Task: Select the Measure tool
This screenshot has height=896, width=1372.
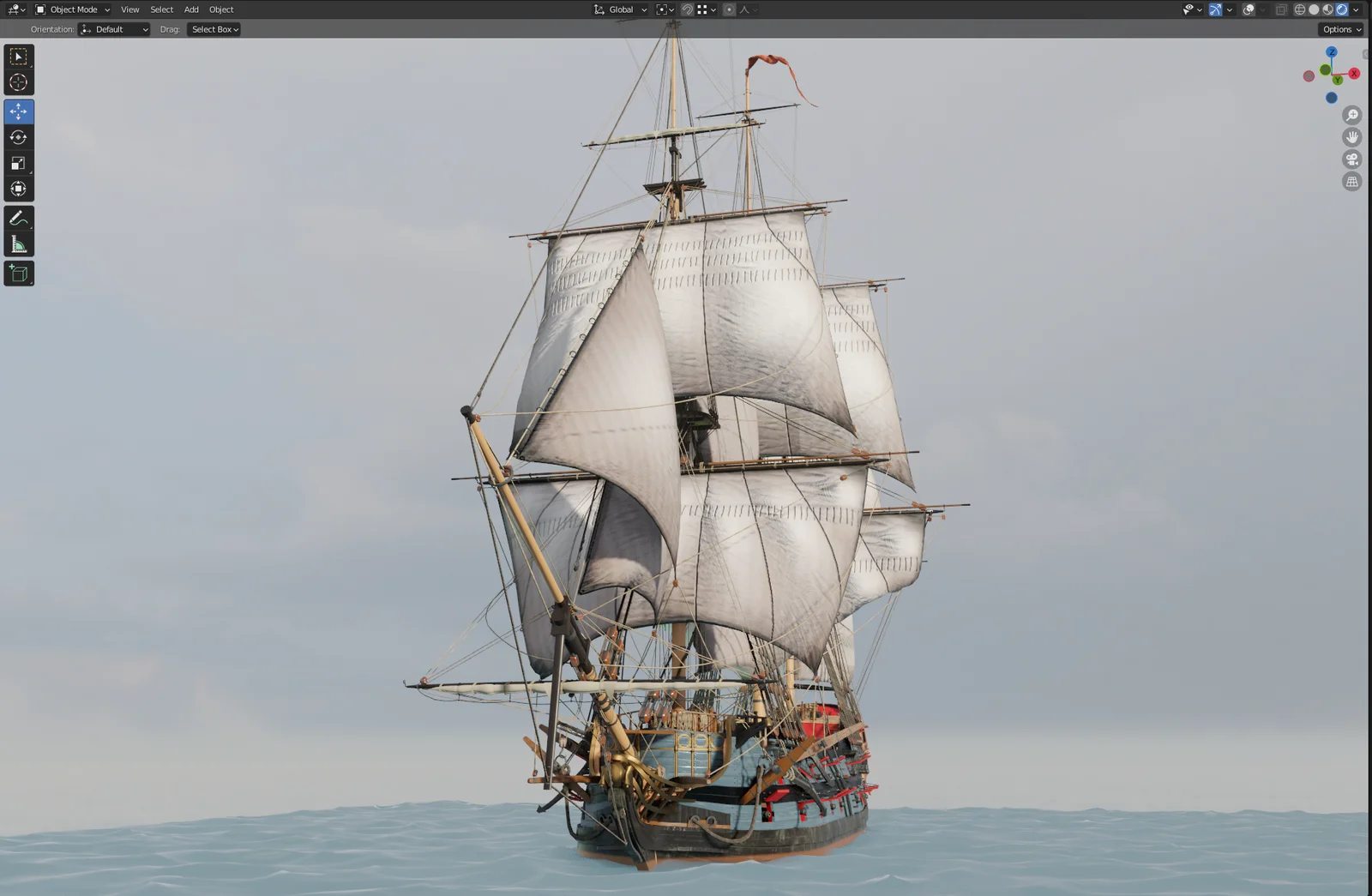Action: point(18,244)
